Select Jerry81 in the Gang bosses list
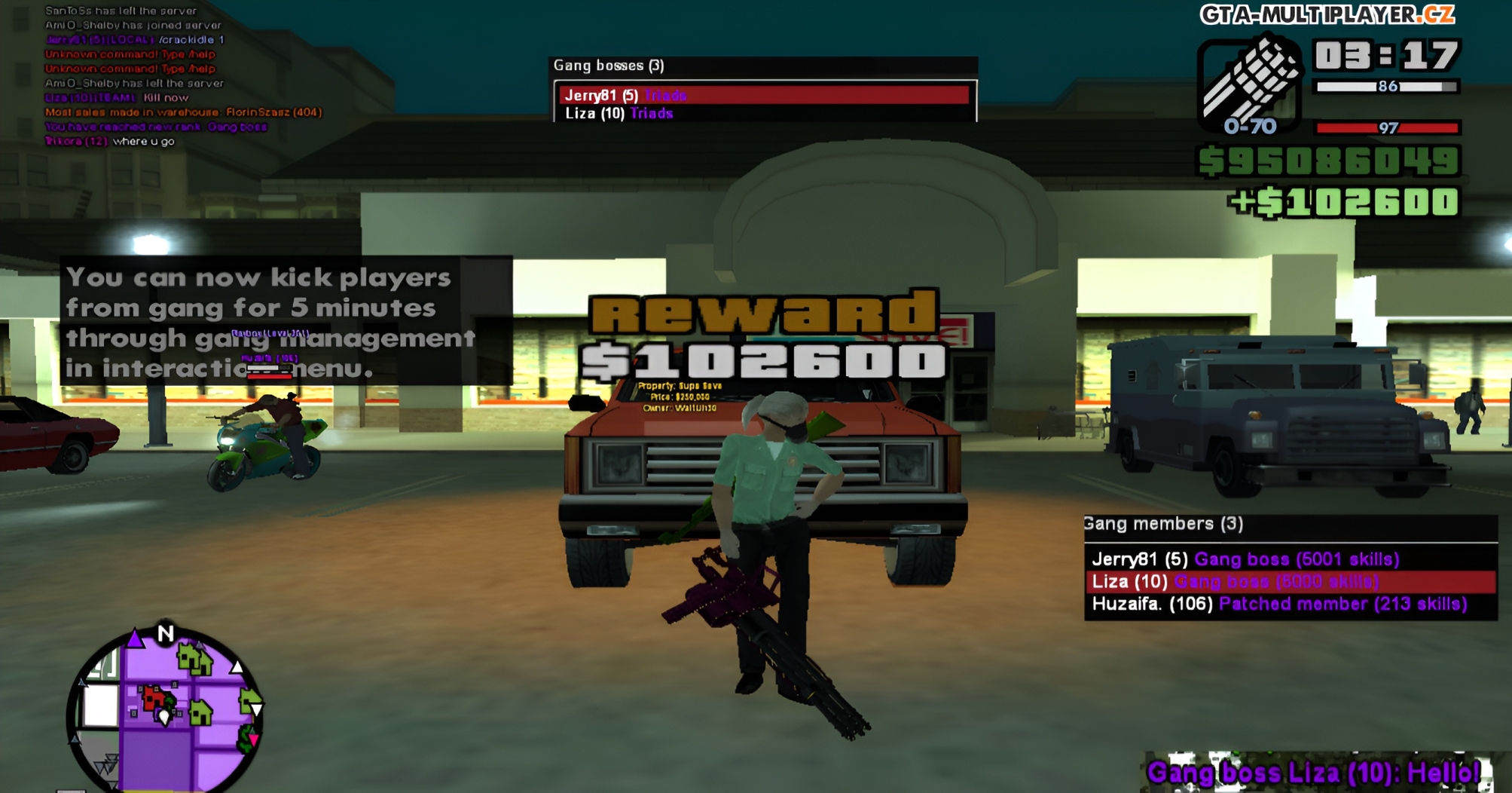This screenshot has width=1512, height=793. point(625,95)
